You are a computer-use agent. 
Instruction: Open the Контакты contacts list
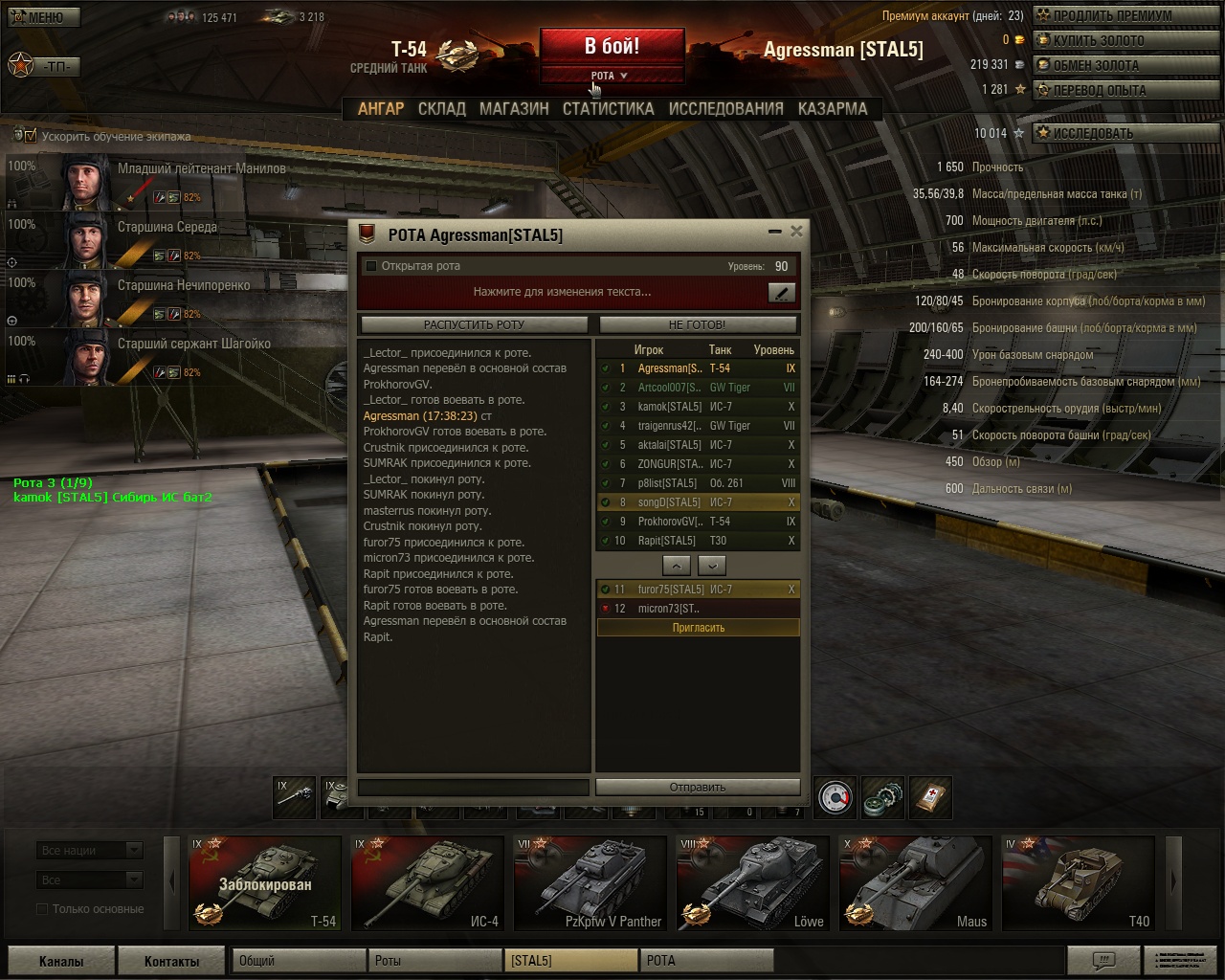coord(172,961)
